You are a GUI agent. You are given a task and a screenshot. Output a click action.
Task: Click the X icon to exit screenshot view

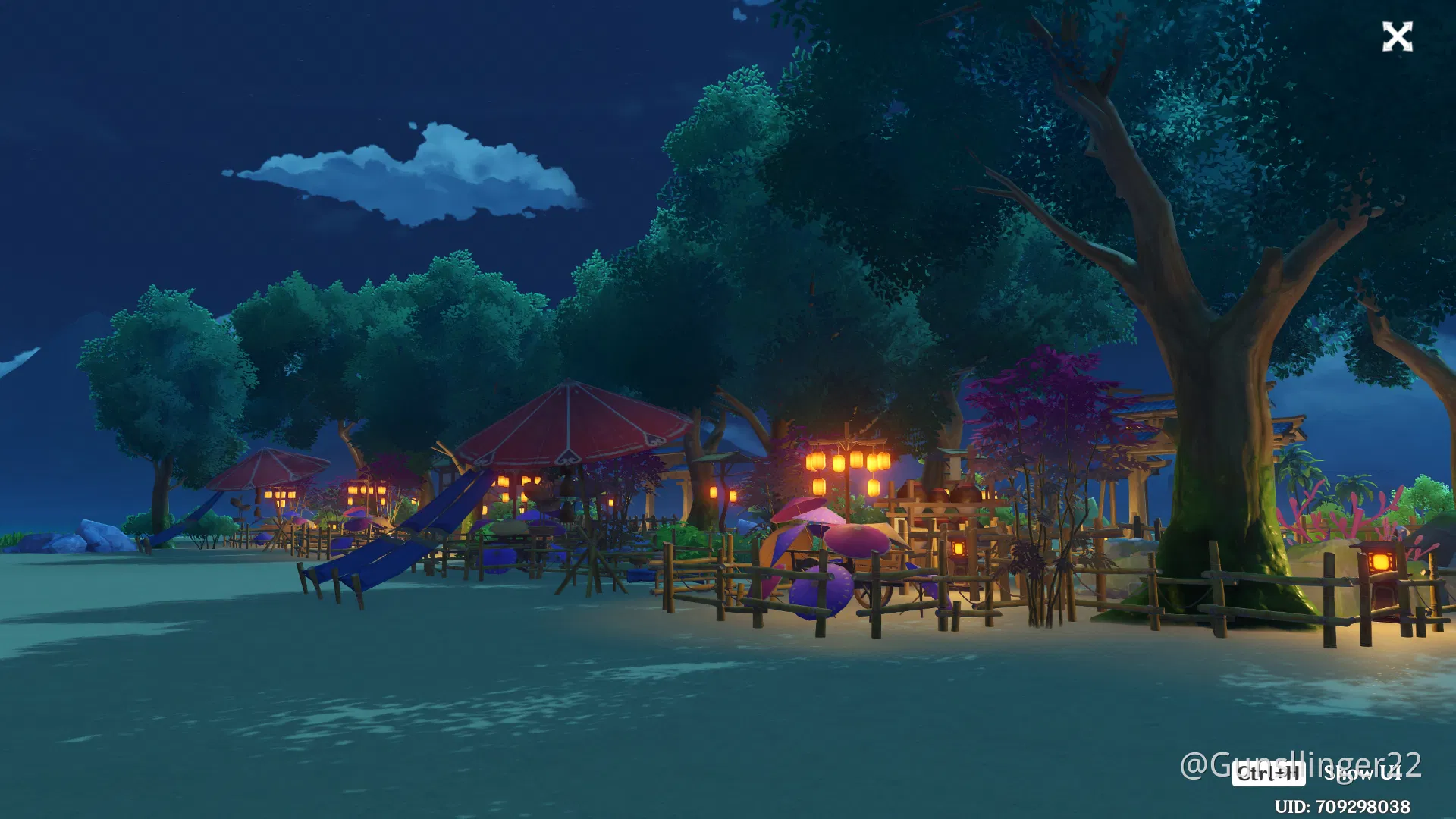(x=1398, y=37)
